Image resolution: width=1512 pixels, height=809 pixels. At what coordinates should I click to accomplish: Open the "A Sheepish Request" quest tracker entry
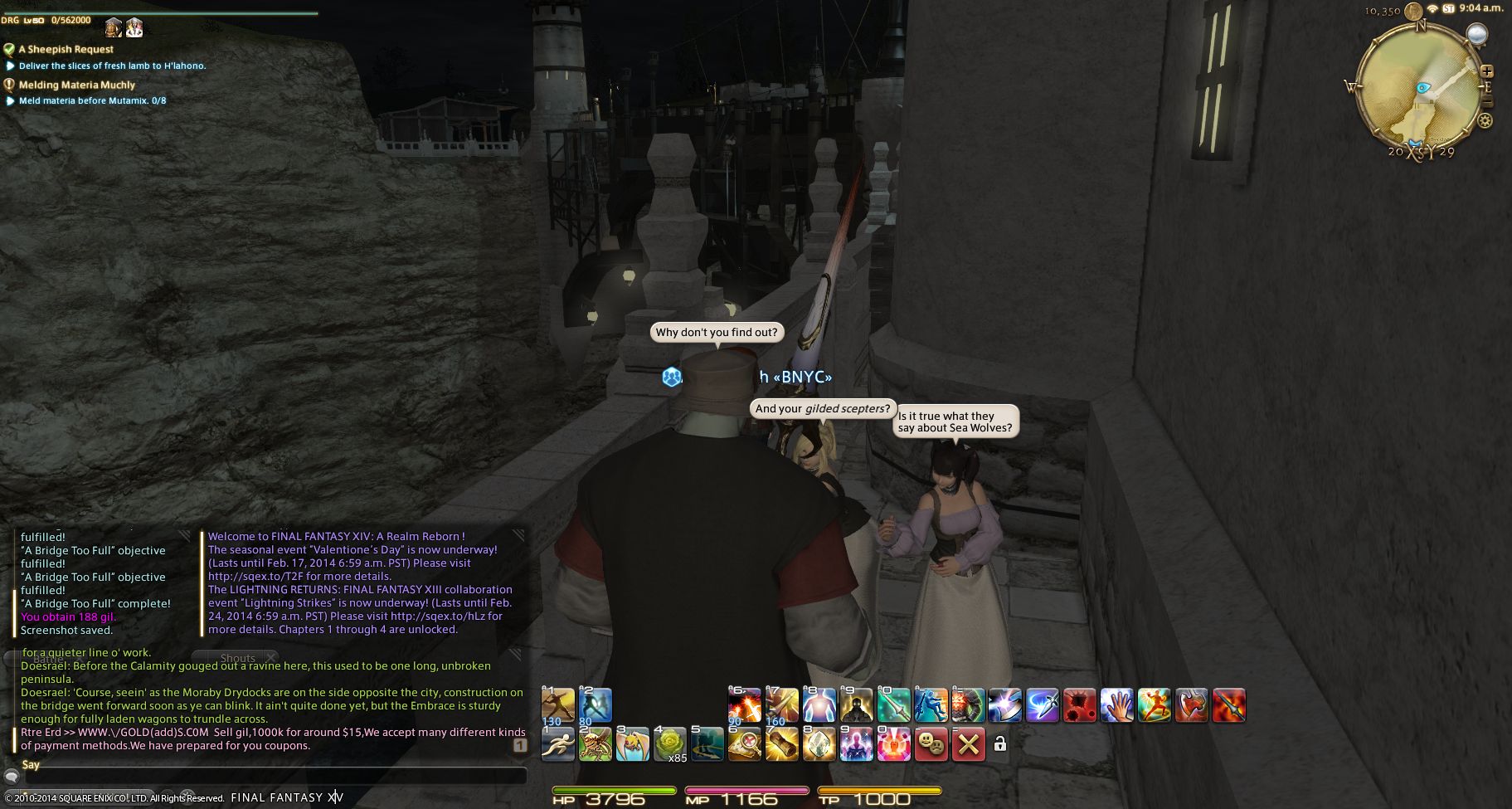coord(66,49)
